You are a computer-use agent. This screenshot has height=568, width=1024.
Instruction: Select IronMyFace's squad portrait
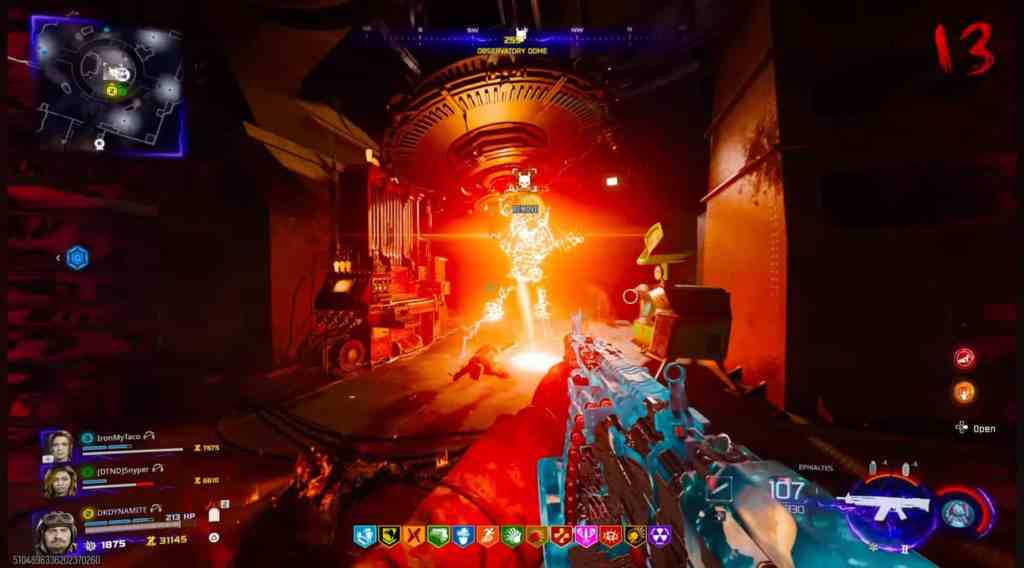[x=57, y=446]
